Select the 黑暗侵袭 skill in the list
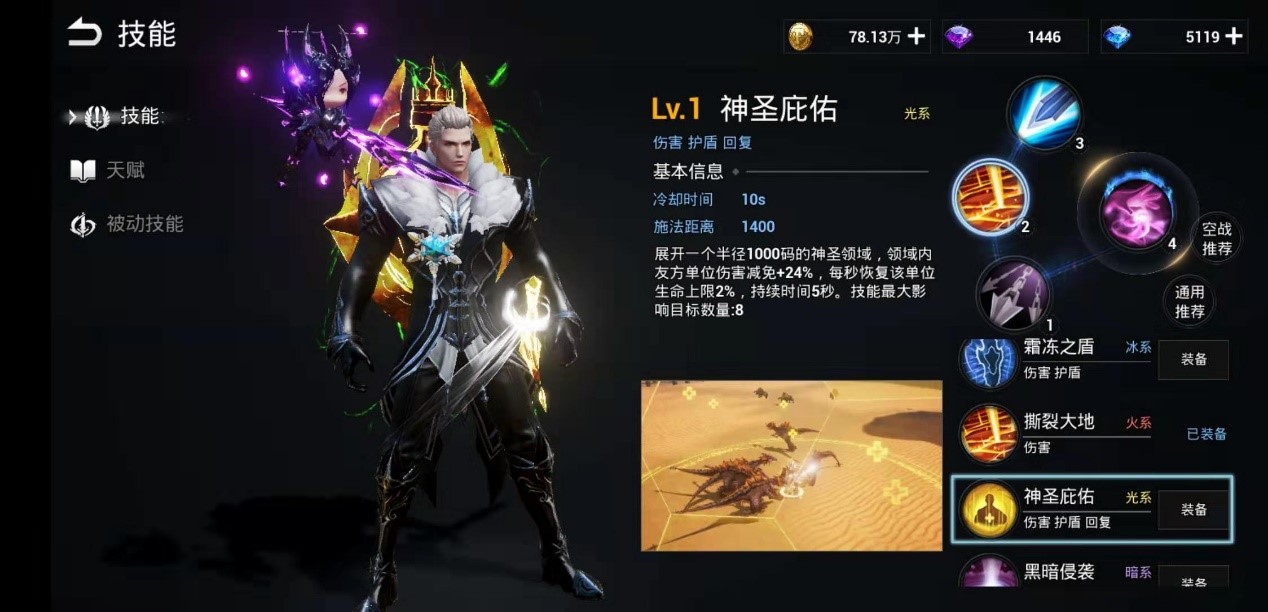This screenshot has height=612, width=1268. [x=1058, y=573]
